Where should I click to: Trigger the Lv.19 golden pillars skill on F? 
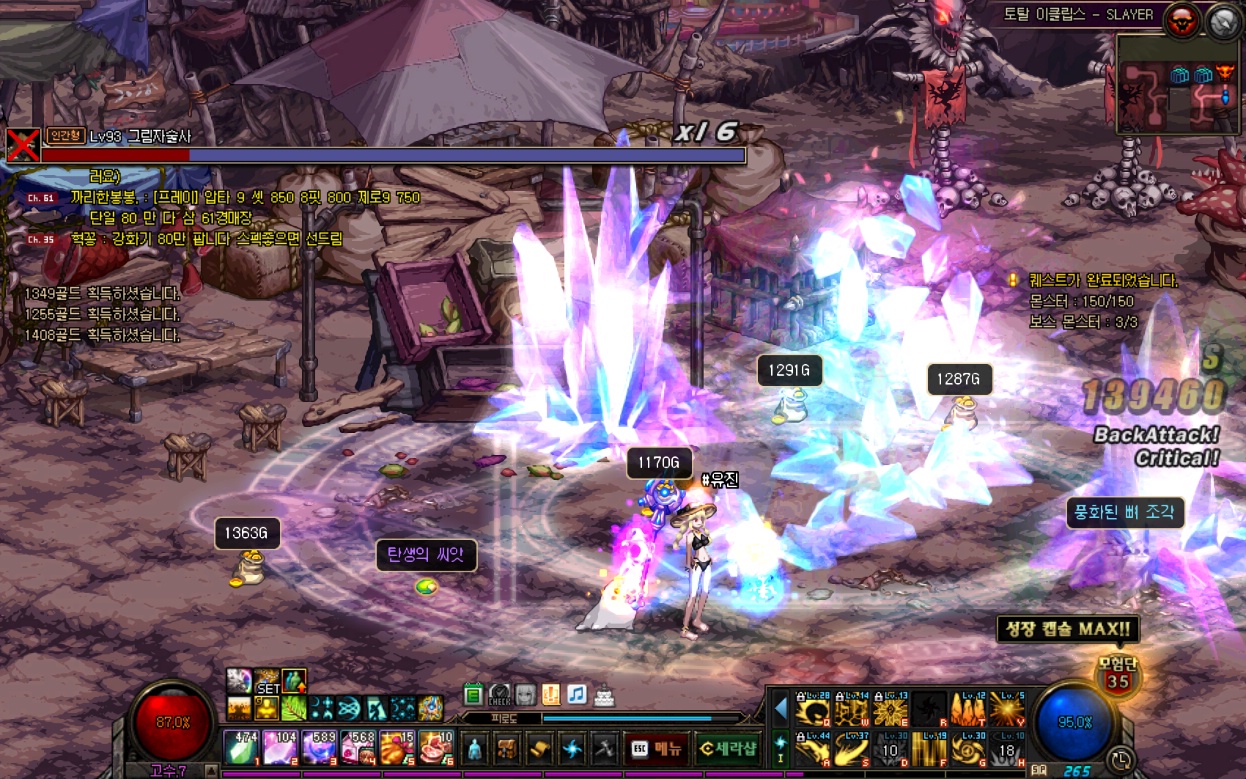929,749
